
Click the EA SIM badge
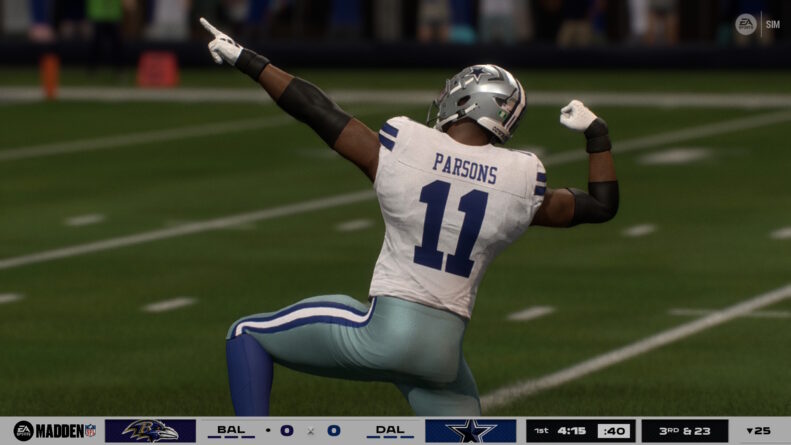click(757, 24)
